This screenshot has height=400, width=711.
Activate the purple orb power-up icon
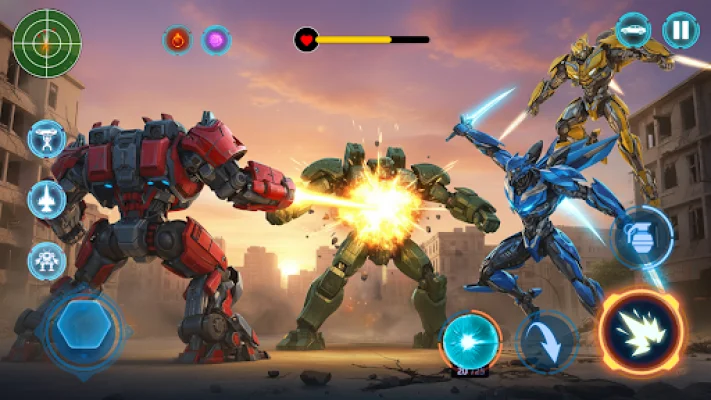pyautogui.click(x=216, y=40)
